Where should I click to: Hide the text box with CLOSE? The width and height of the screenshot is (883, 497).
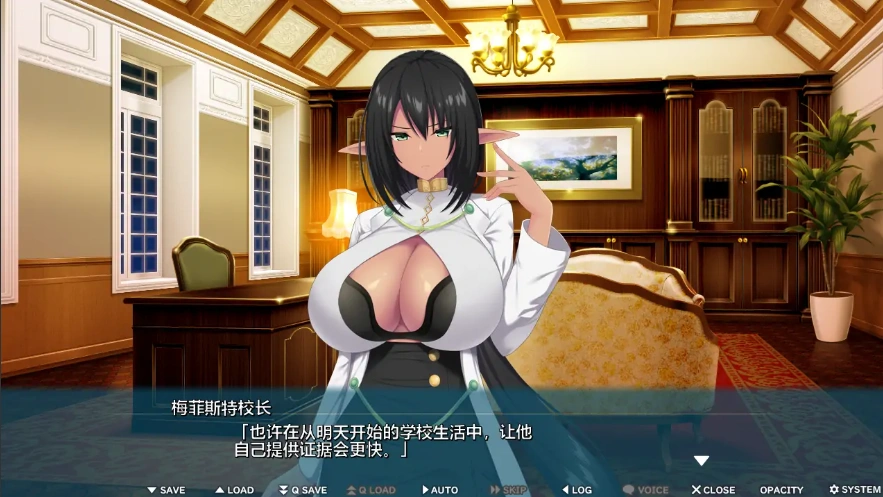(714, 490)
